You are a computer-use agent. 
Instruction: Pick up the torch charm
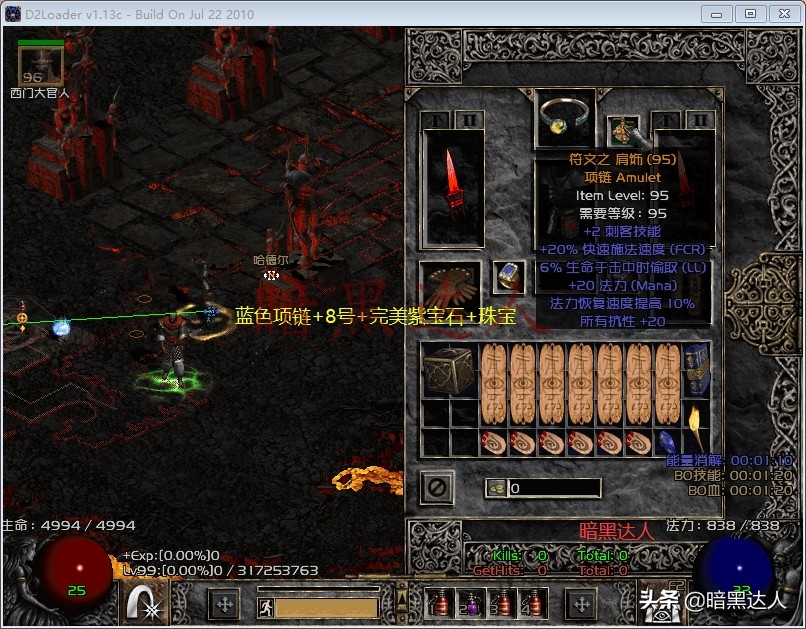pyautogui.click(x=695, y=428)
